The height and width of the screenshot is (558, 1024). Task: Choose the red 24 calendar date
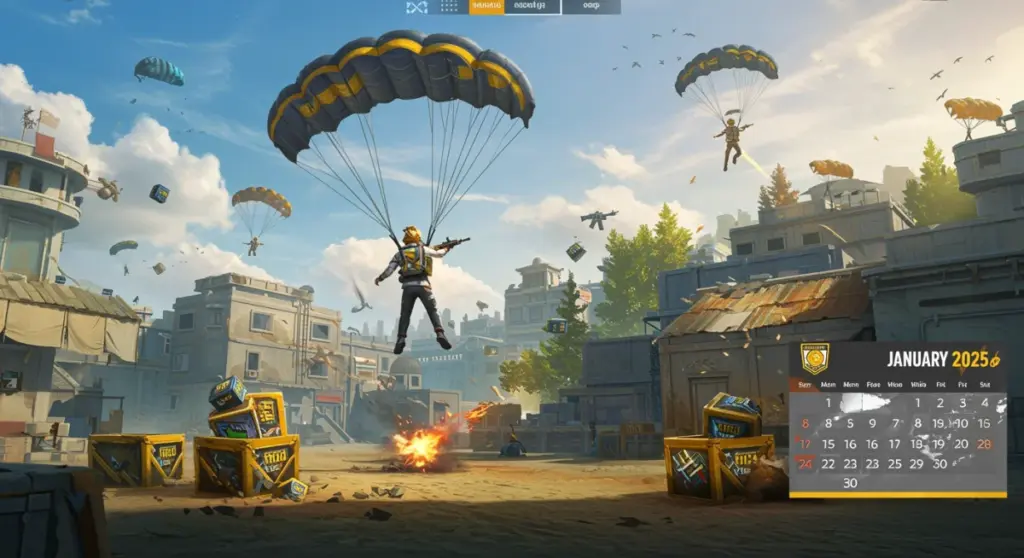tap(805, 464)
